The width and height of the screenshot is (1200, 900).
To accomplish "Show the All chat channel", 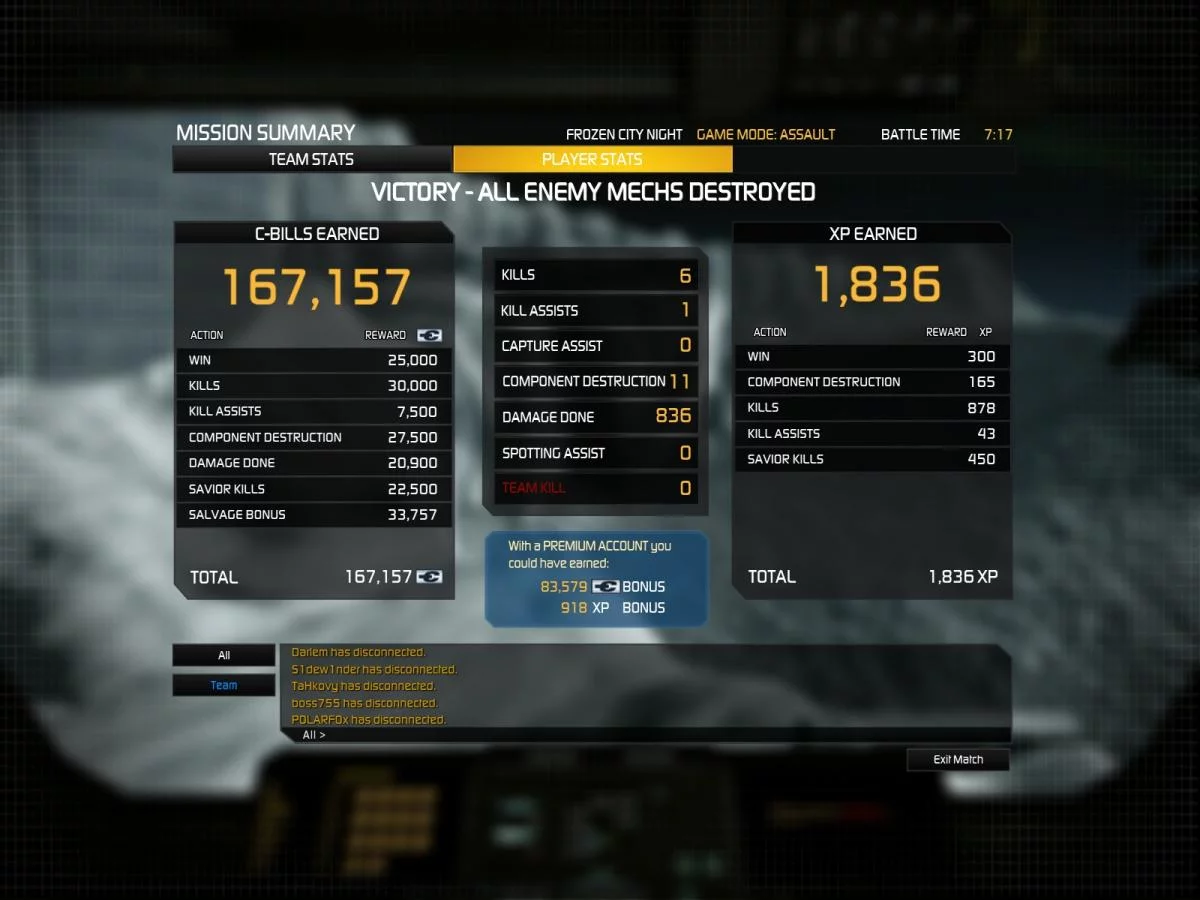I will [224, 656].
